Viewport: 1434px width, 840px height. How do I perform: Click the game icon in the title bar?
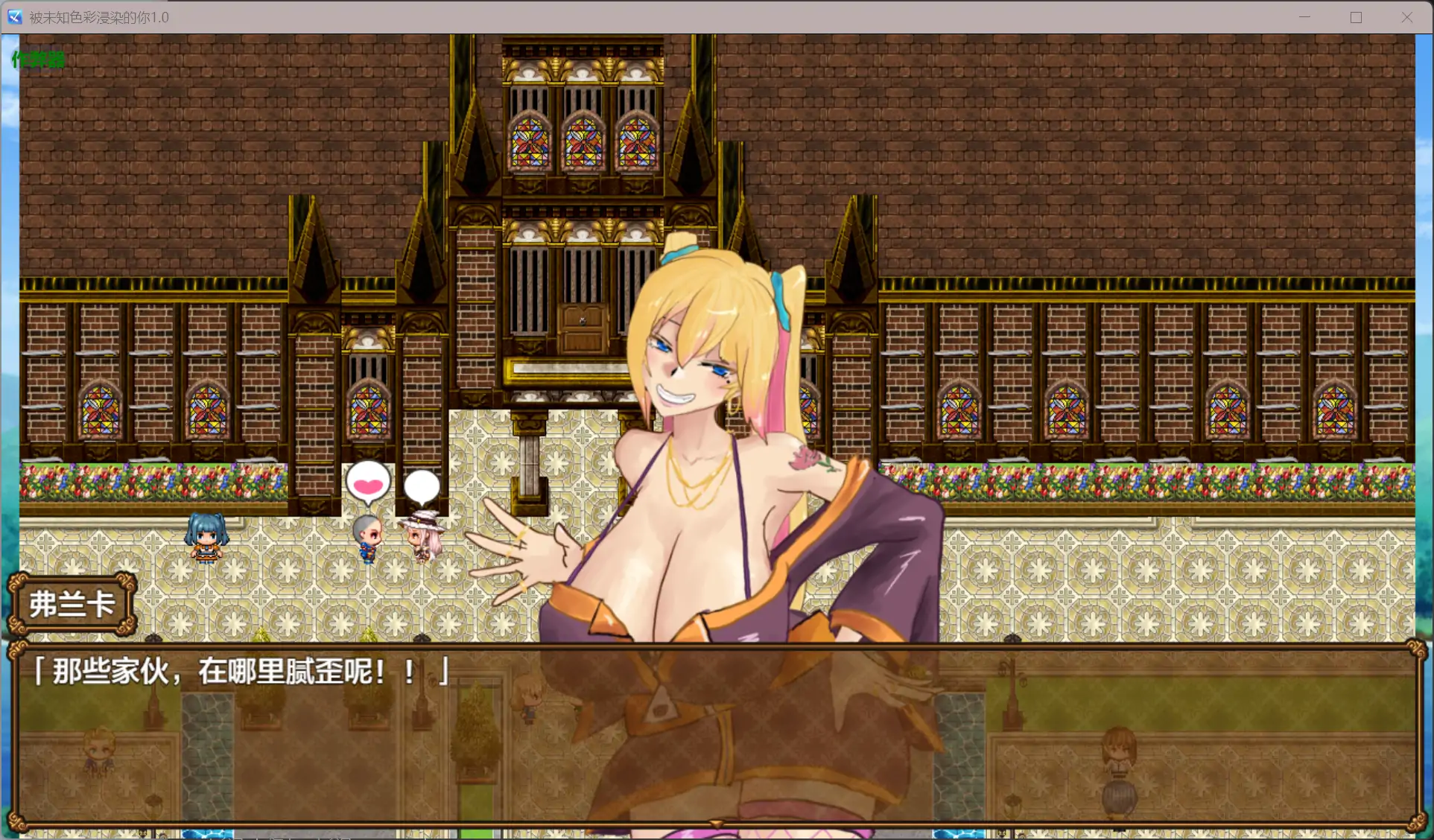click(14, 16)
